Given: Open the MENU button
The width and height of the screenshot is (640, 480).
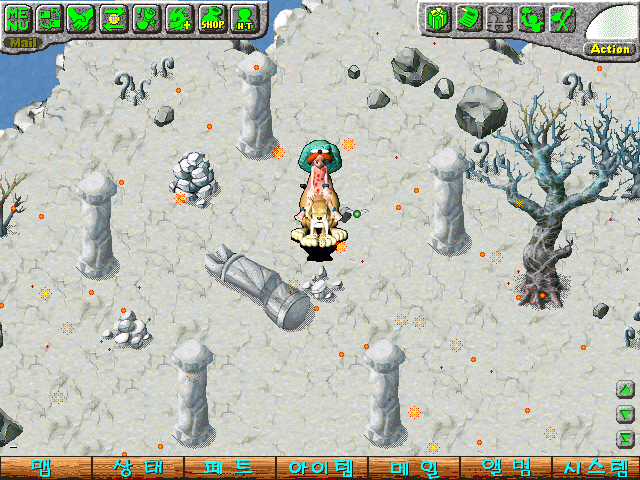Looking at the screenshot, I should click(18, 17).
